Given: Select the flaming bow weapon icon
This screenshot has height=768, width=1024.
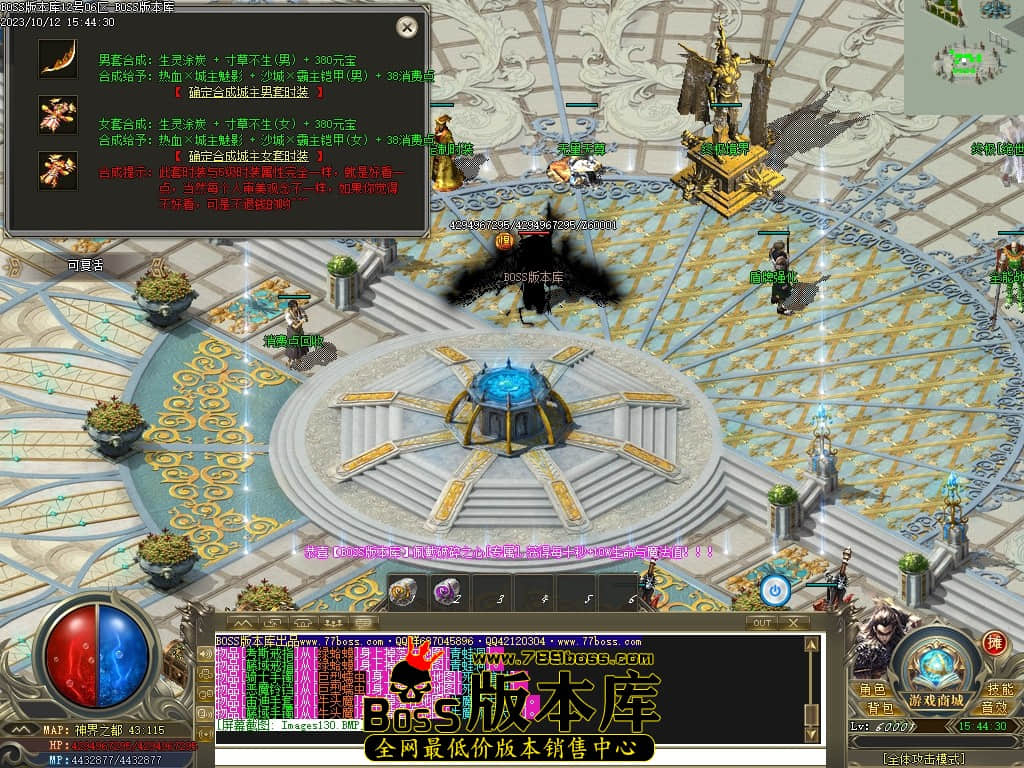Looking at the screenshot, I should [58, 58].
